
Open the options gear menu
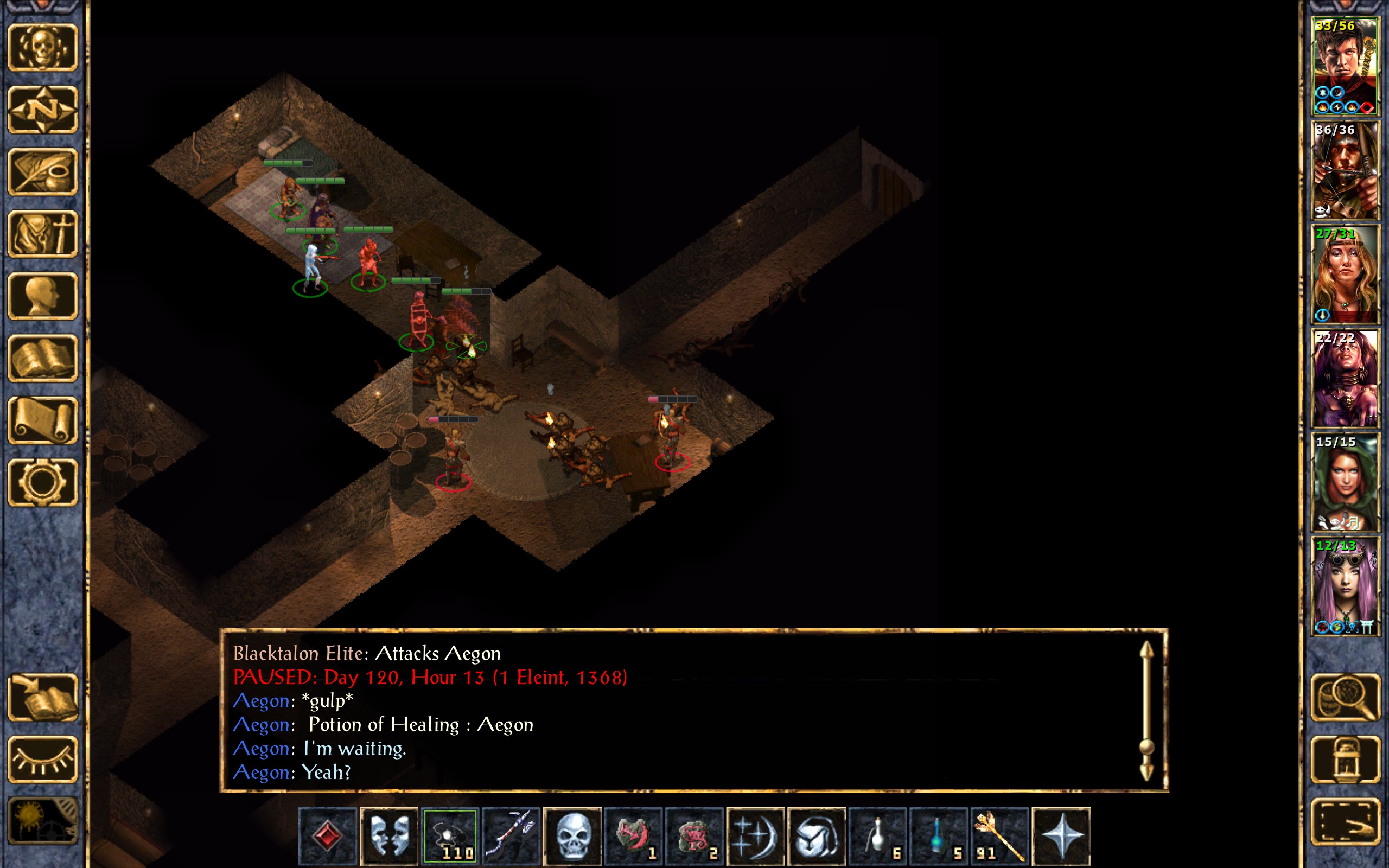tap(42, 482)
